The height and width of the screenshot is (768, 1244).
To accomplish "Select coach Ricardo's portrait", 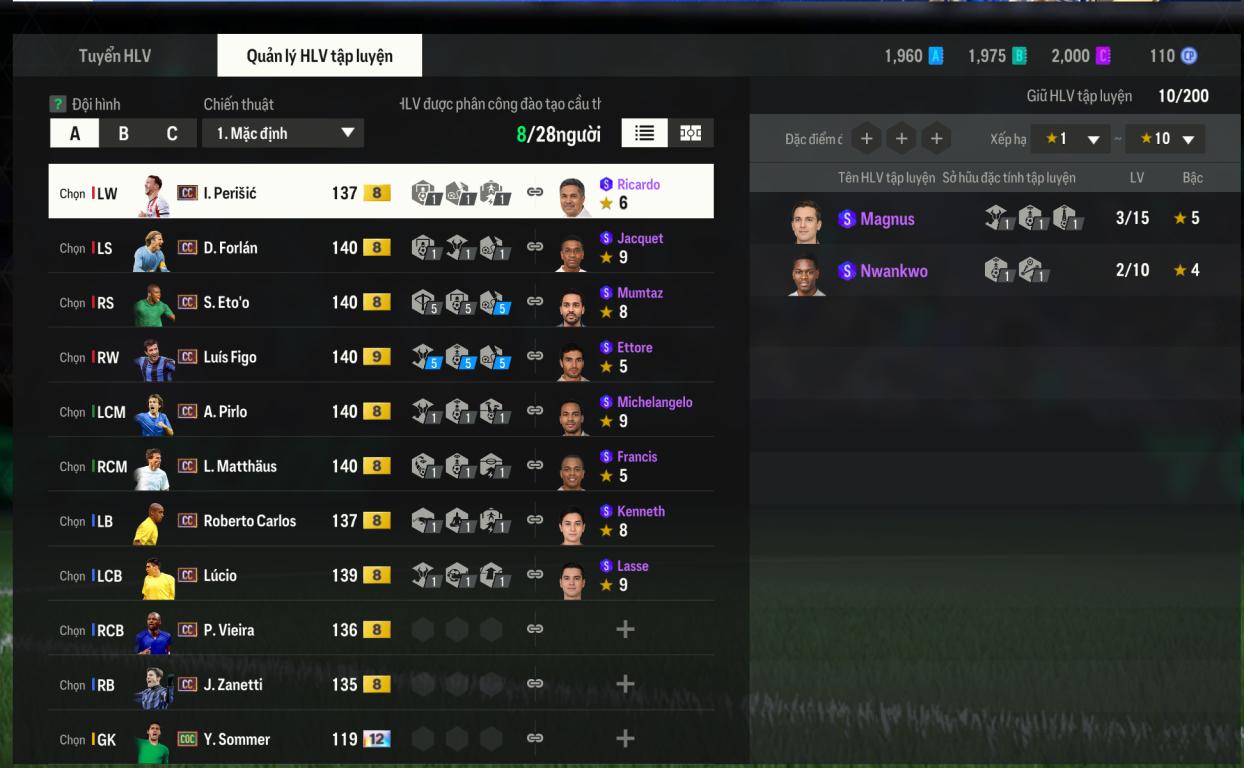I will point(573,196).
